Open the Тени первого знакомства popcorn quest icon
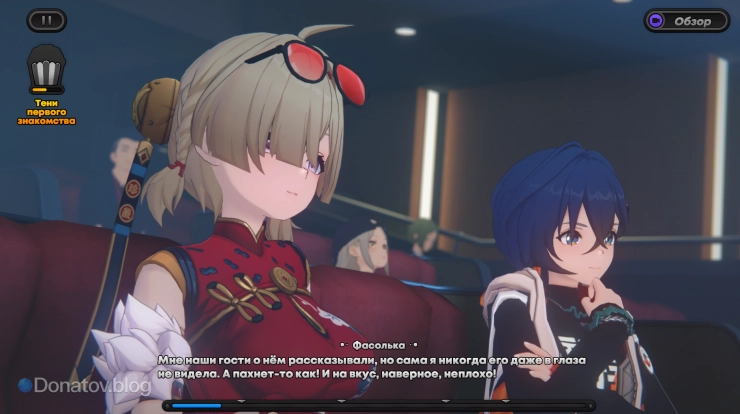This screenshot has width=740, height=414. (x=46, y=72)
